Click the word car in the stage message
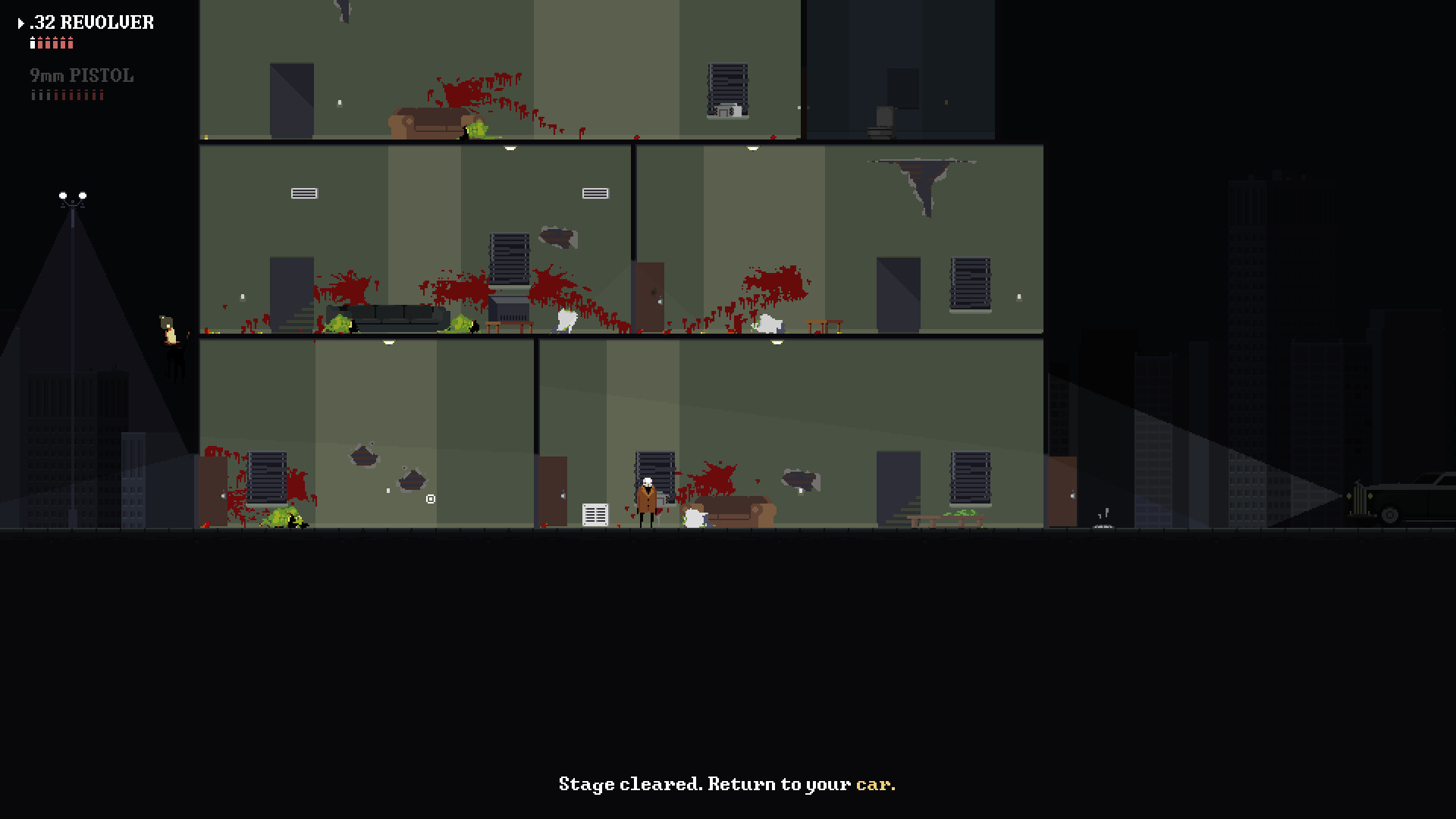 872,784
